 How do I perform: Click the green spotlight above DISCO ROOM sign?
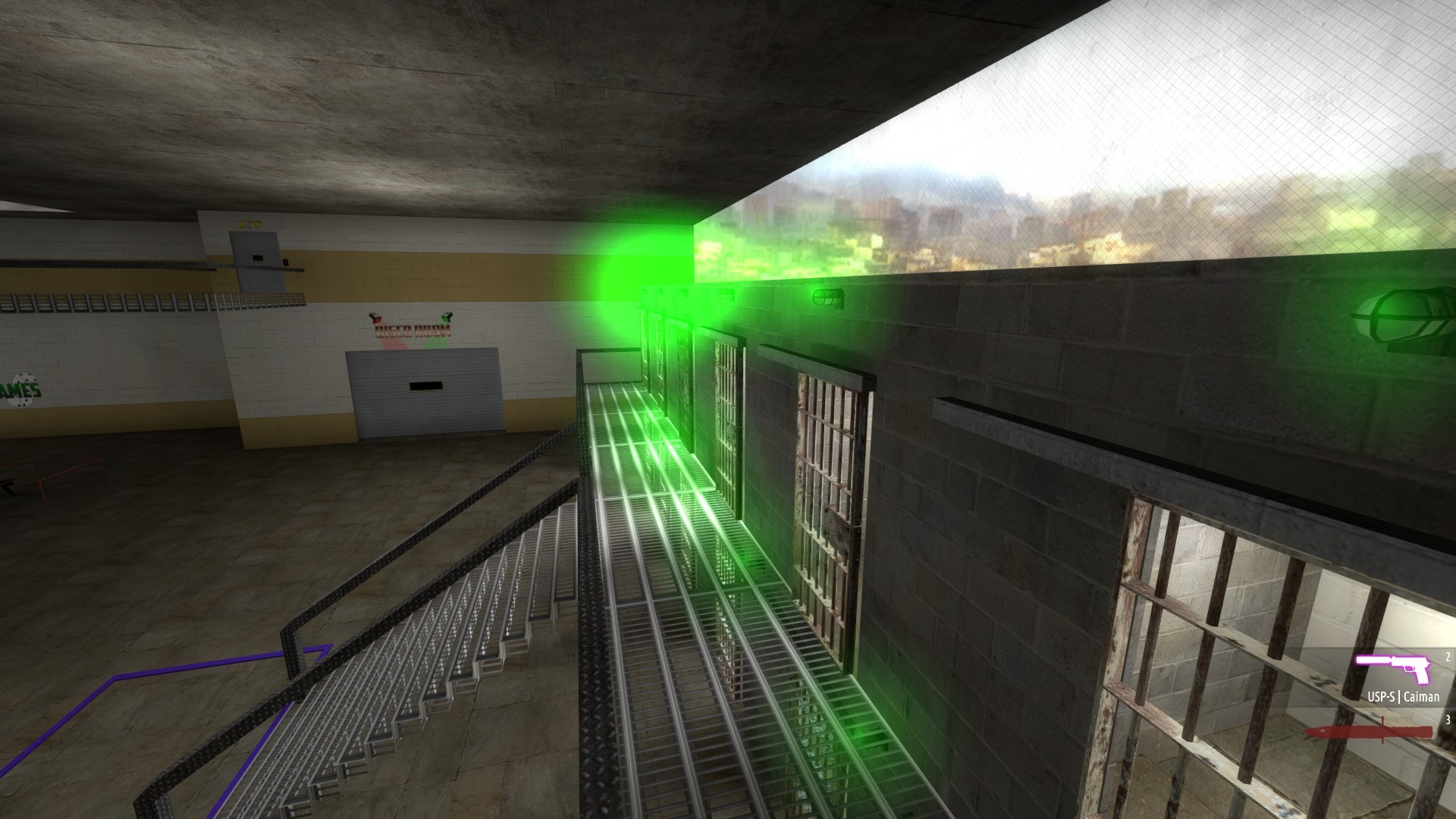click(x=447, y=317)
